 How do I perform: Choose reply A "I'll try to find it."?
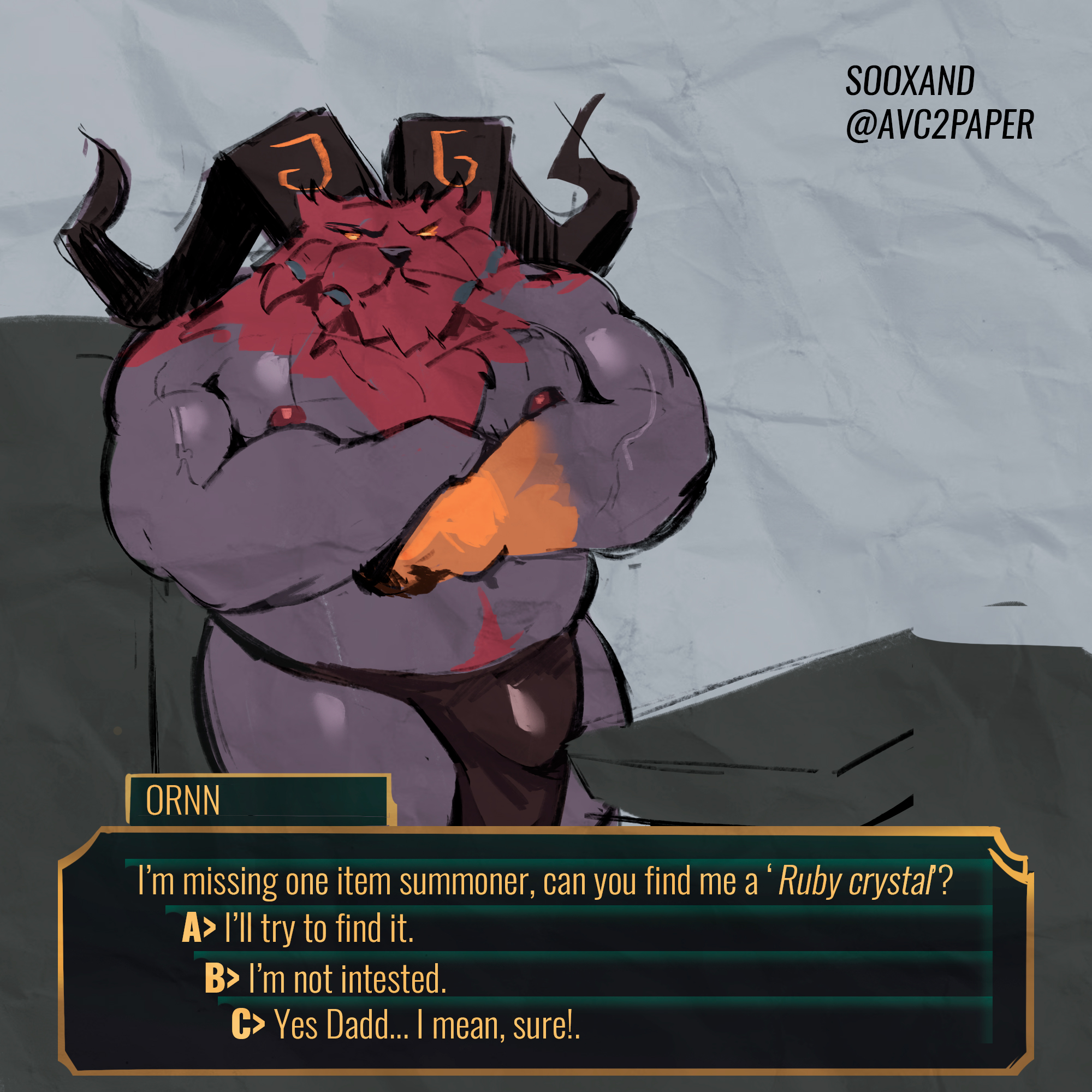coord(299,929)
